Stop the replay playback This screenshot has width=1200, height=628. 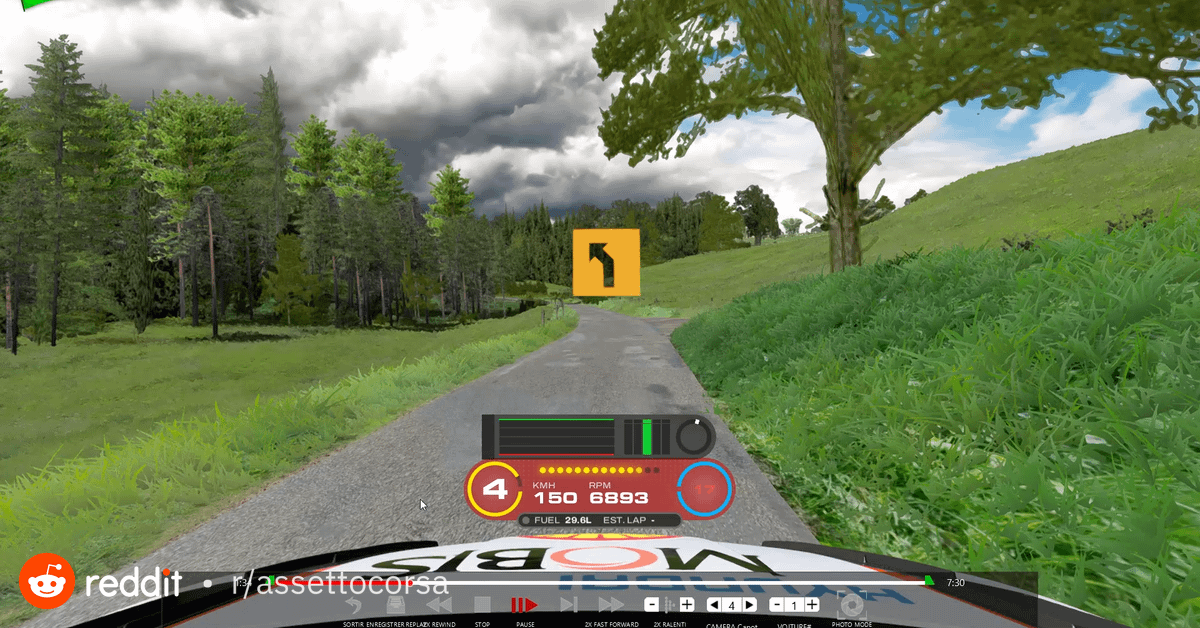coord(482,605)
